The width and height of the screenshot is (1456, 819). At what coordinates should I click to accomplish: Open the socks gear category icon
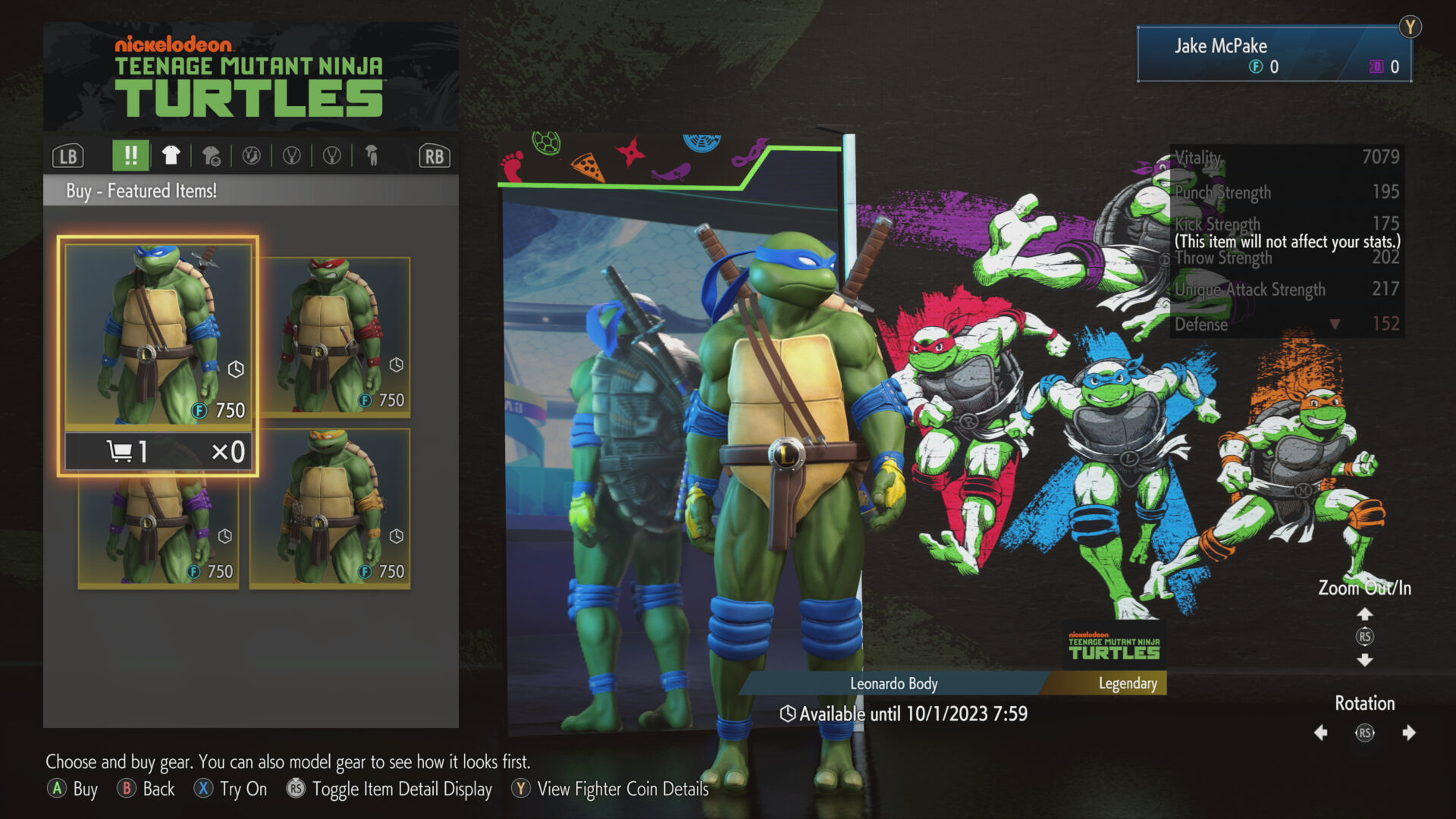coord(253,155)
